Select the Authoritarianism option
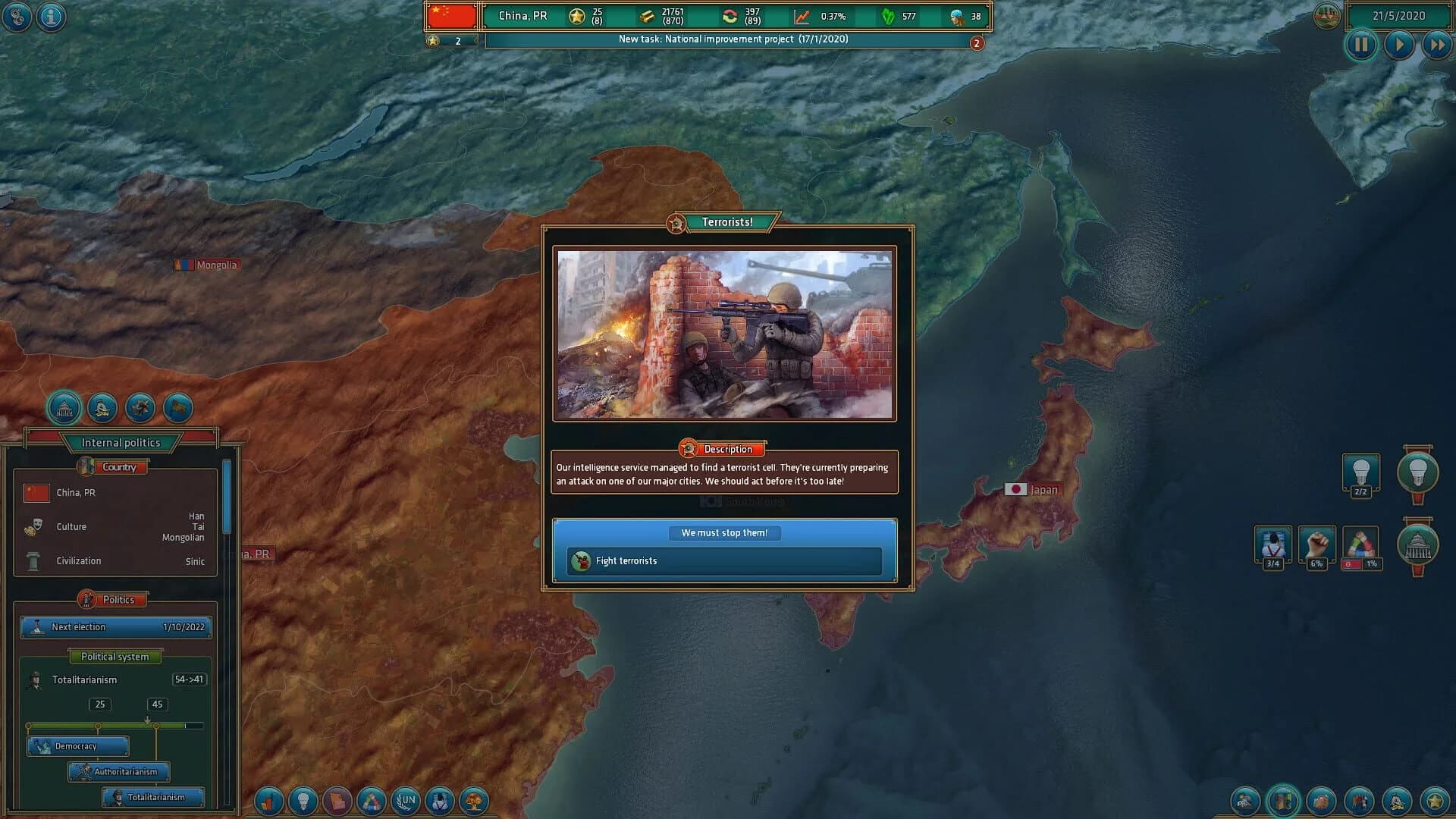 120,772
